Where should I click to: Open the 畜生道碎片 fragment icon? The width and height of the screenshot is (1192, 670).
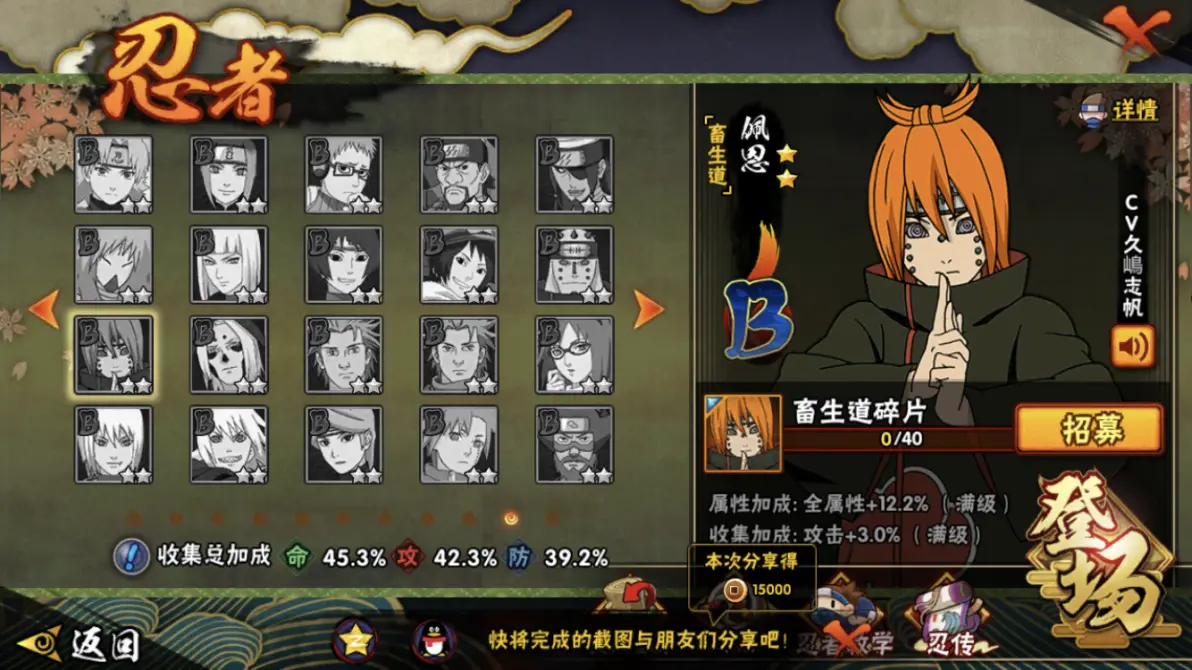click(x=743, y=433)
